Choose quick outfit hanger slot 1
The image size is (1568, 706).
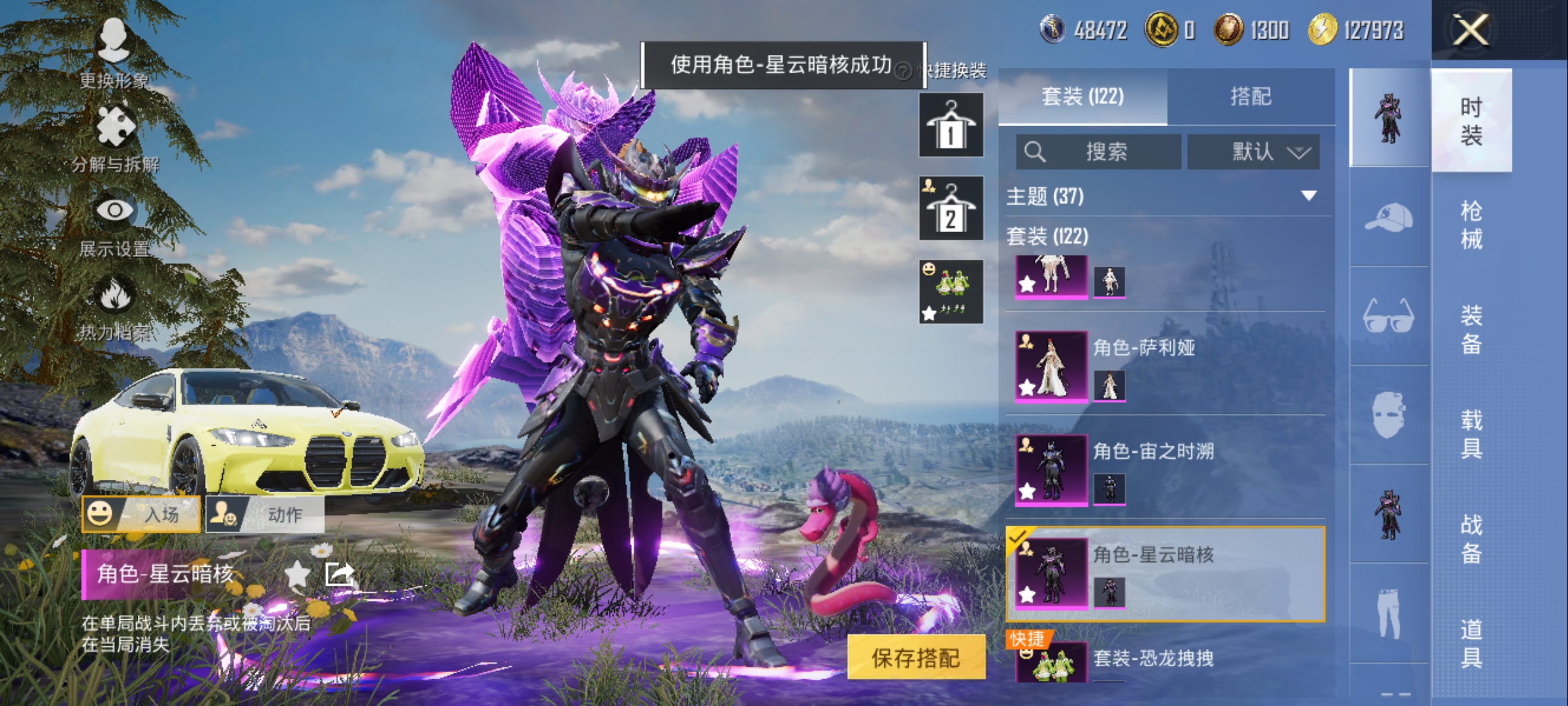point(951,125)
